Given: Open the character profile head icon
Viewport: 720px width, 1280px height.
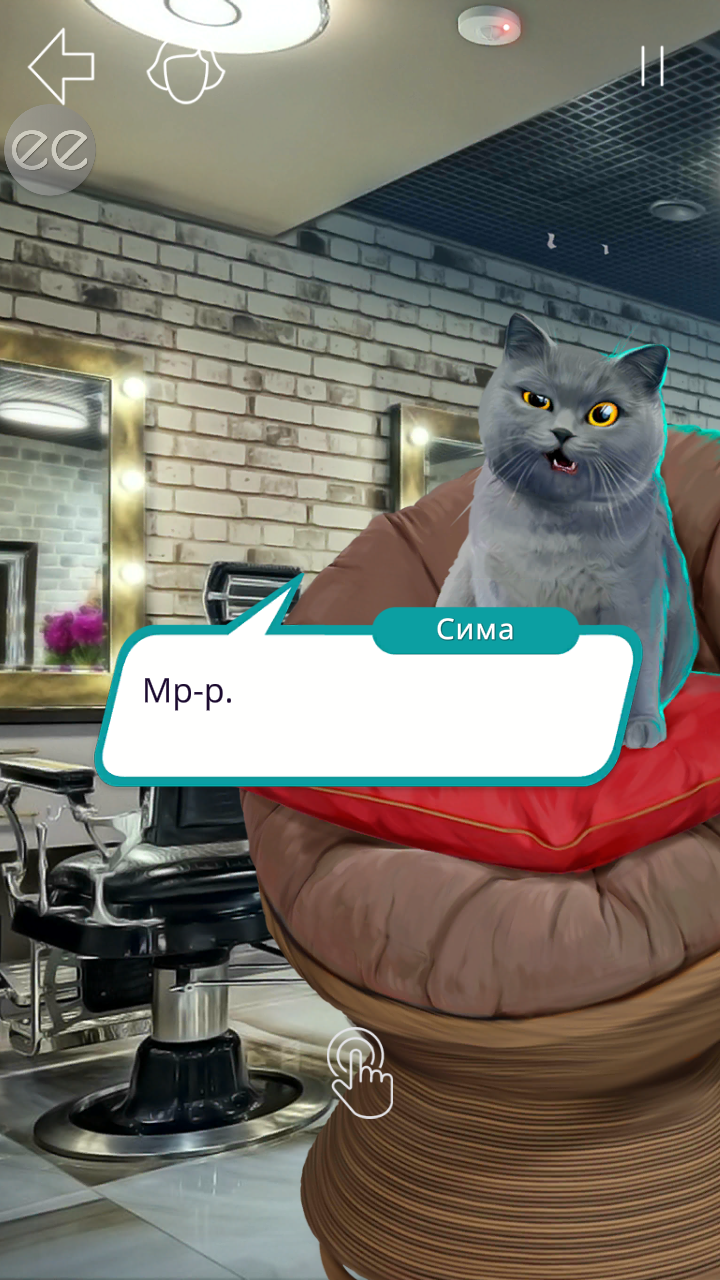Looking at the screenshot, I should [186, 71].
